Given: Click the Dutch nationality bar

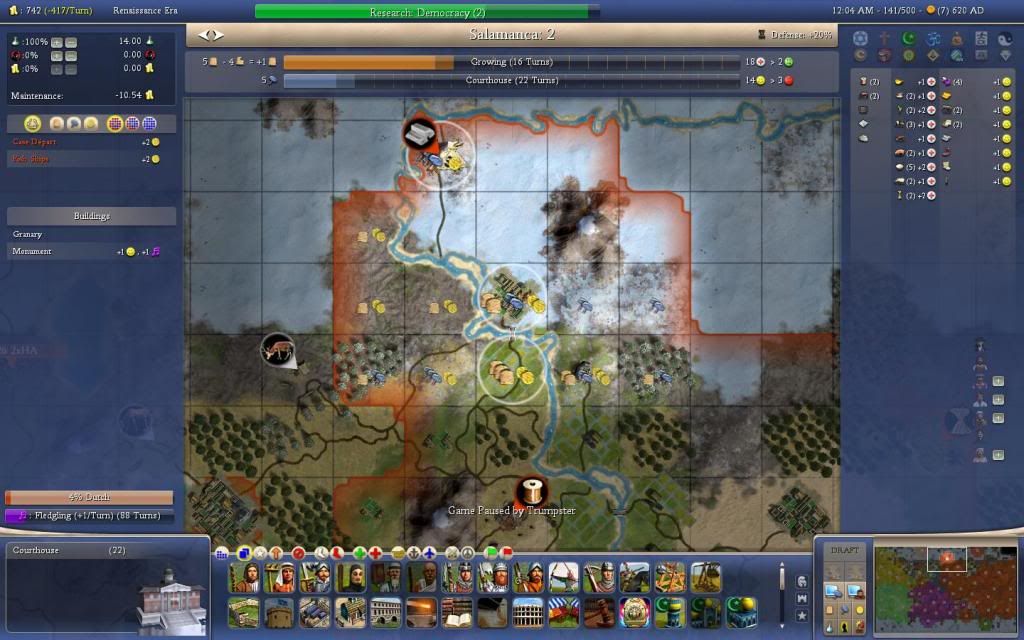Looking at the screenshot, I should [89, 497].
